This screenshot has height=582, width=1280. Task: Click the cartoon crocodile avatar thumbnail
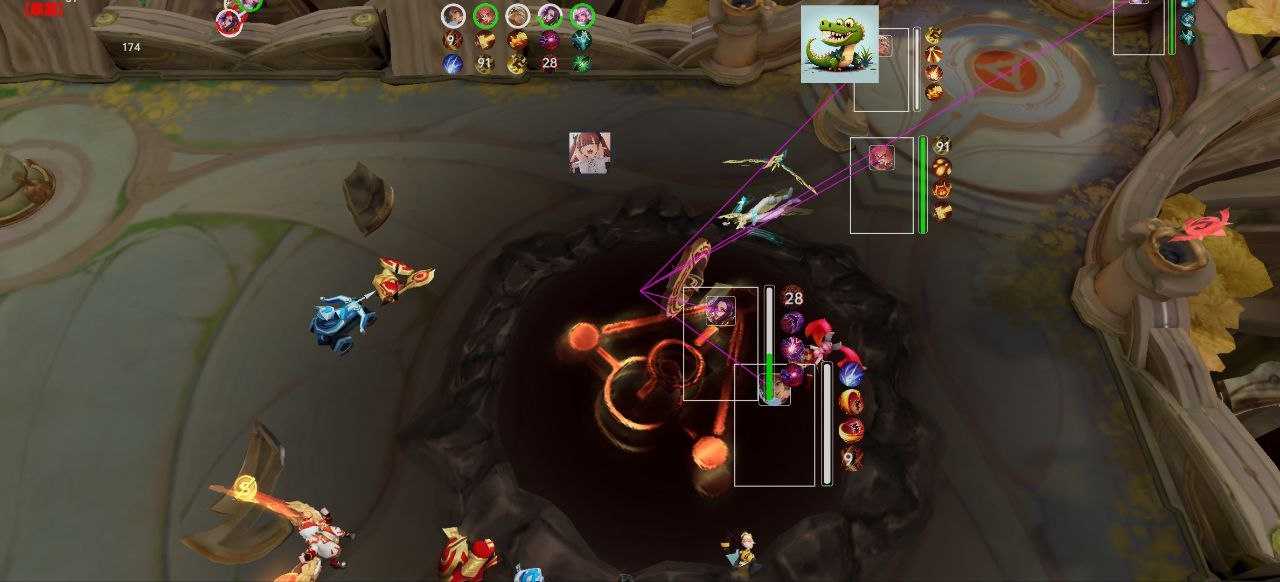click(x=840, y=44)
